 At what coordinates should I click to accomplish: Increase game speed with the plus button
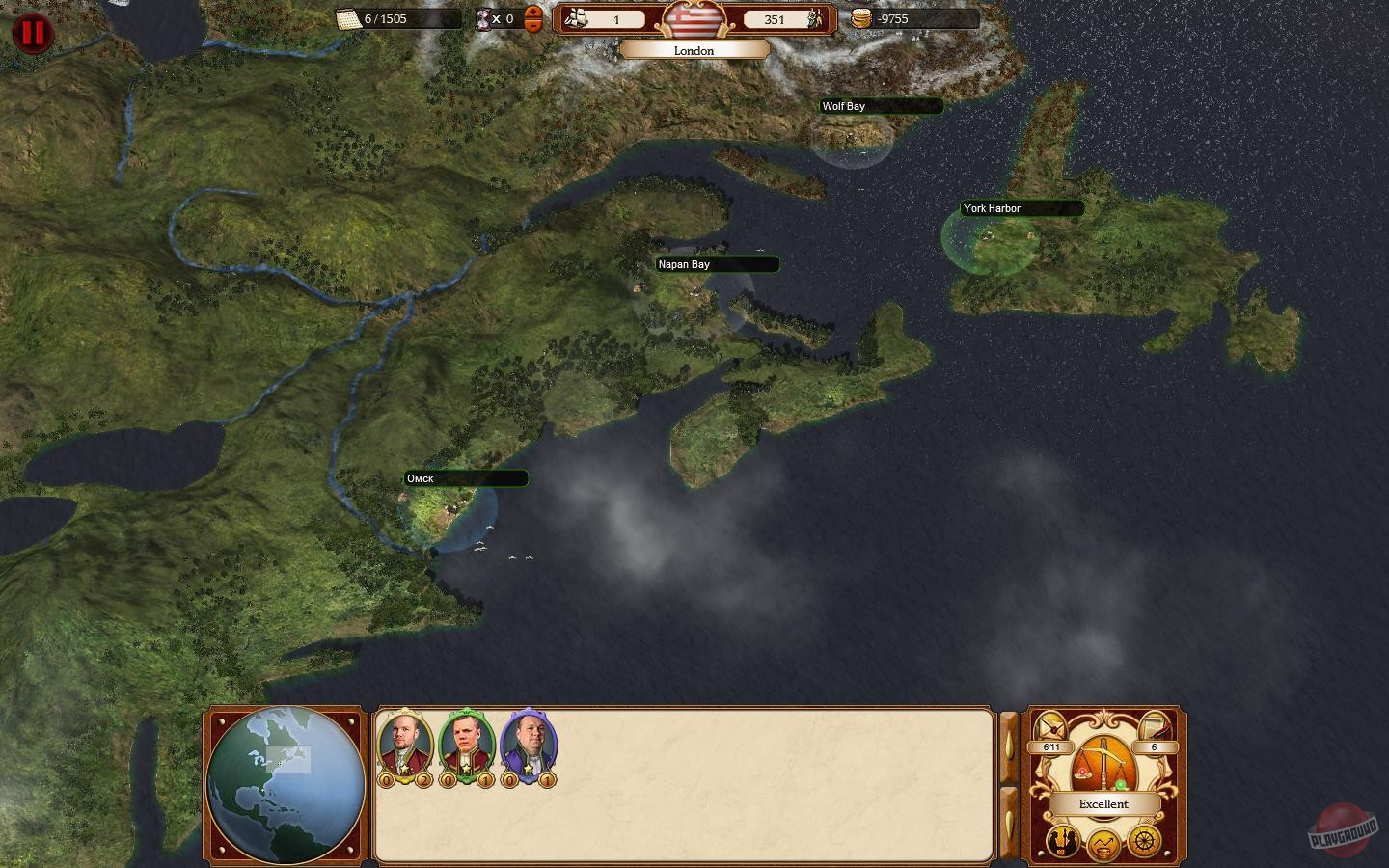(533, 13)
